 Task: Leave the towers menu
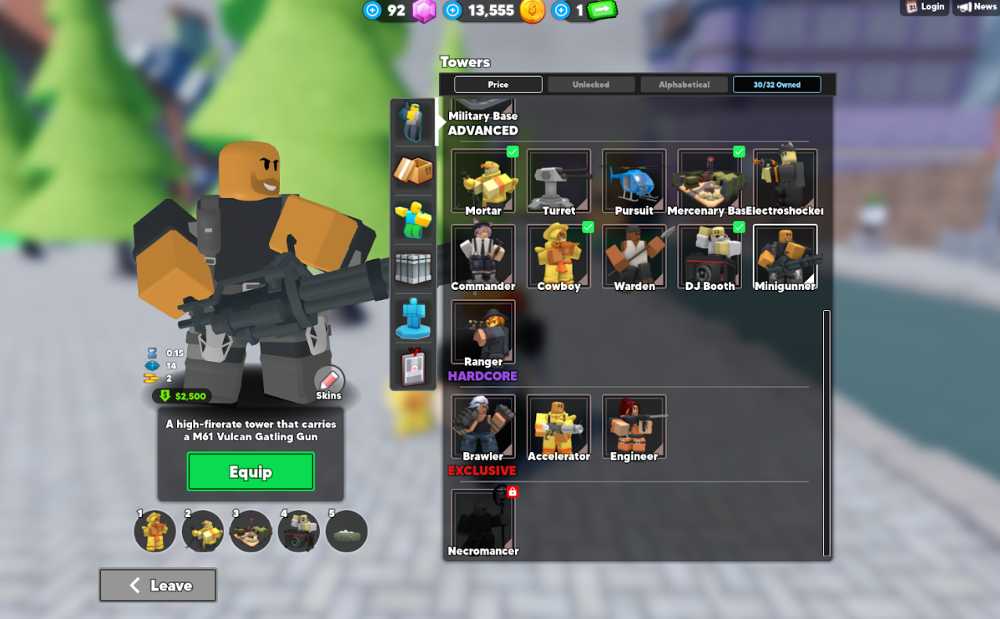tap(158, 586)
